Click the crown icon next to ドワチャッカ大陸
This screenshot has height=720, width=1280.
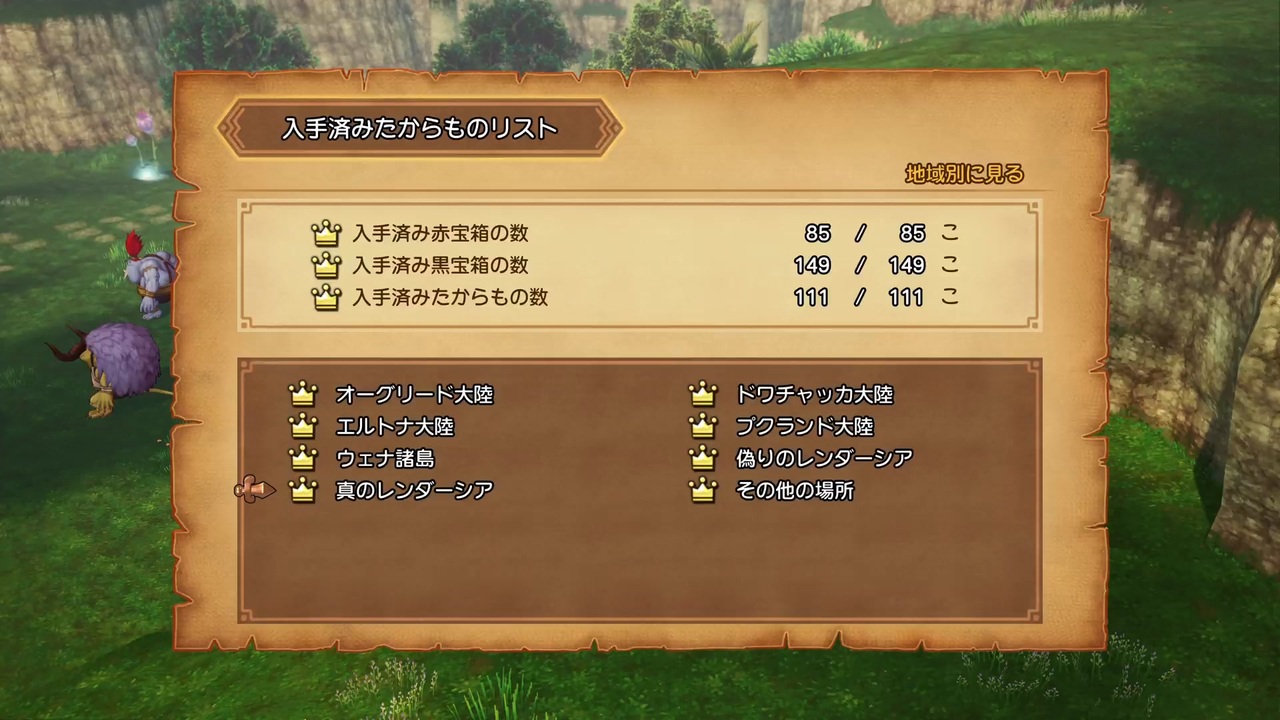(x=702, y=394)
